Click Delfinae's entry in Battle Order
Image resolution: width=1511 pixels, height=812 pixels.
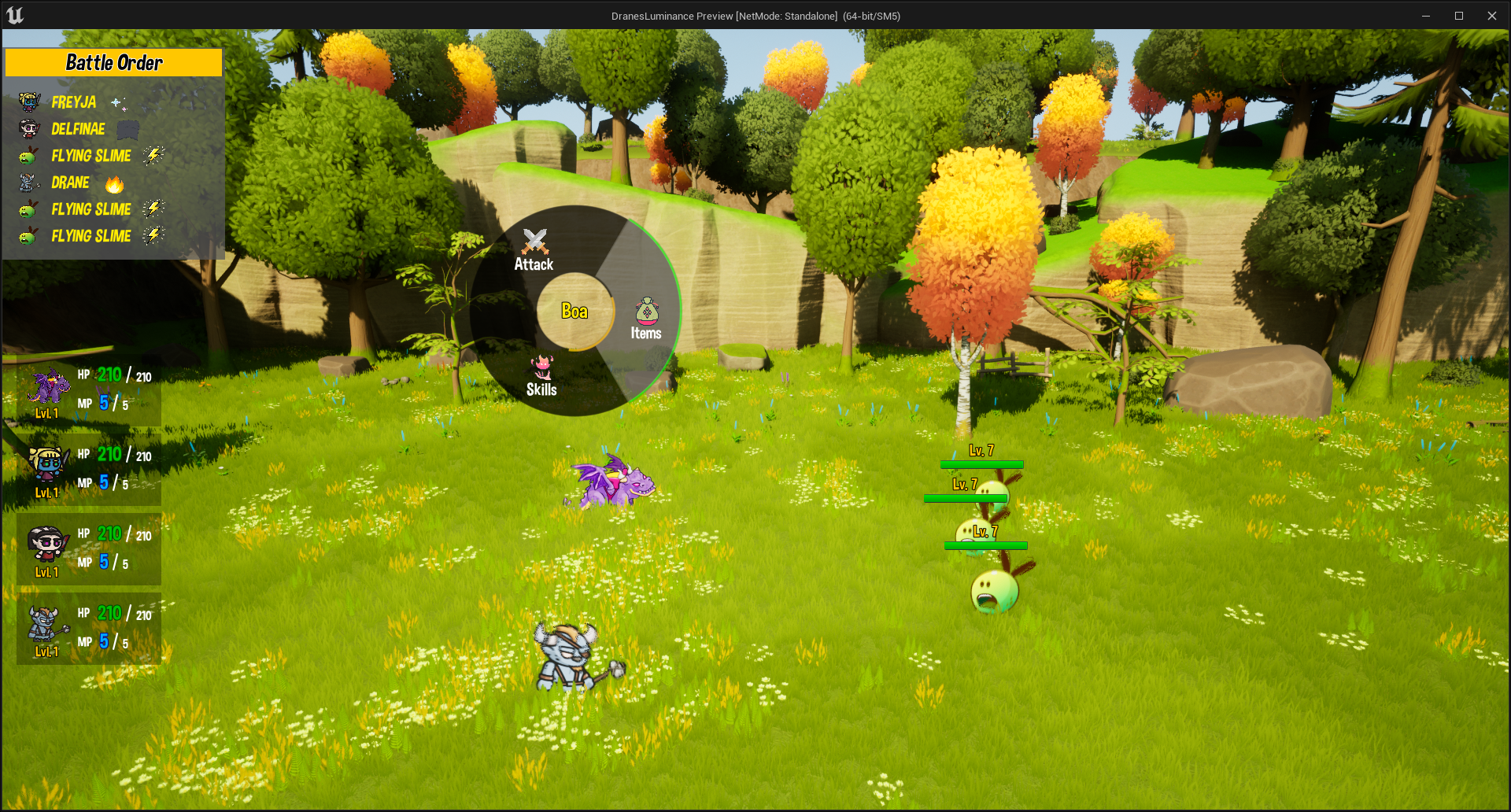pyautogui.click(x=77, y=129)
